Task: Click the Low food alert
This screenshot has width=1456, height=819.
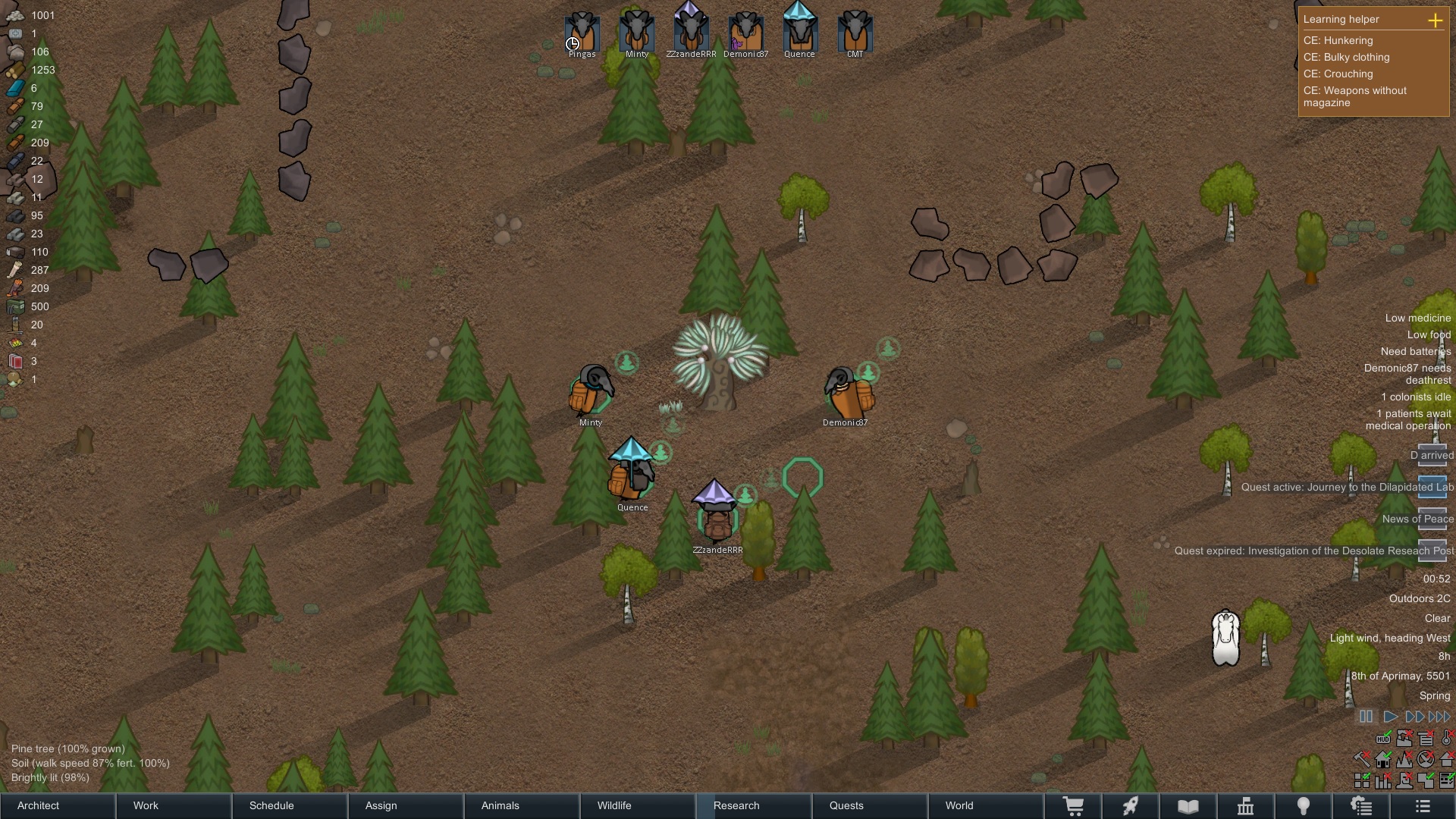Action: click(x=1429, y=334)
